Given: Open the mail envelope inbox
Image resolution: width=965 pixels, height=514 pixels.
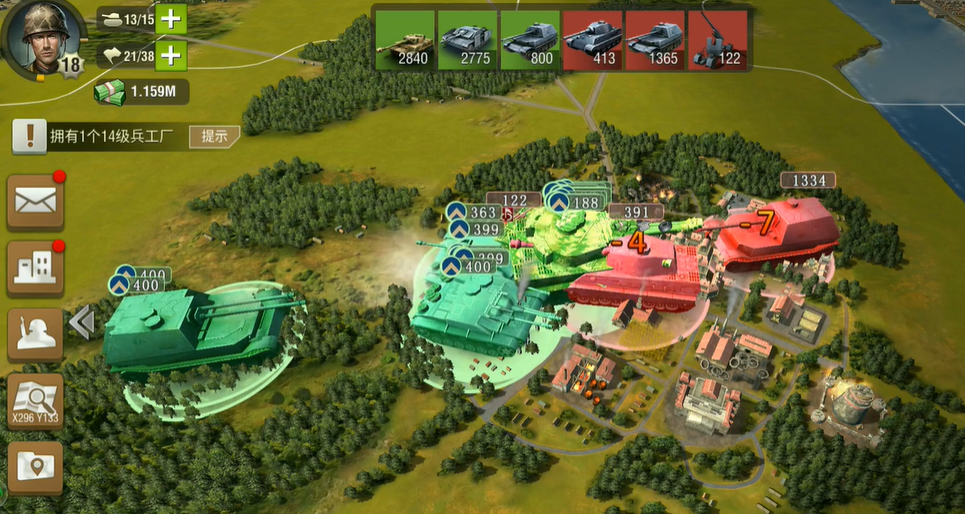Looking at the screenshot, I should [36, 201].
